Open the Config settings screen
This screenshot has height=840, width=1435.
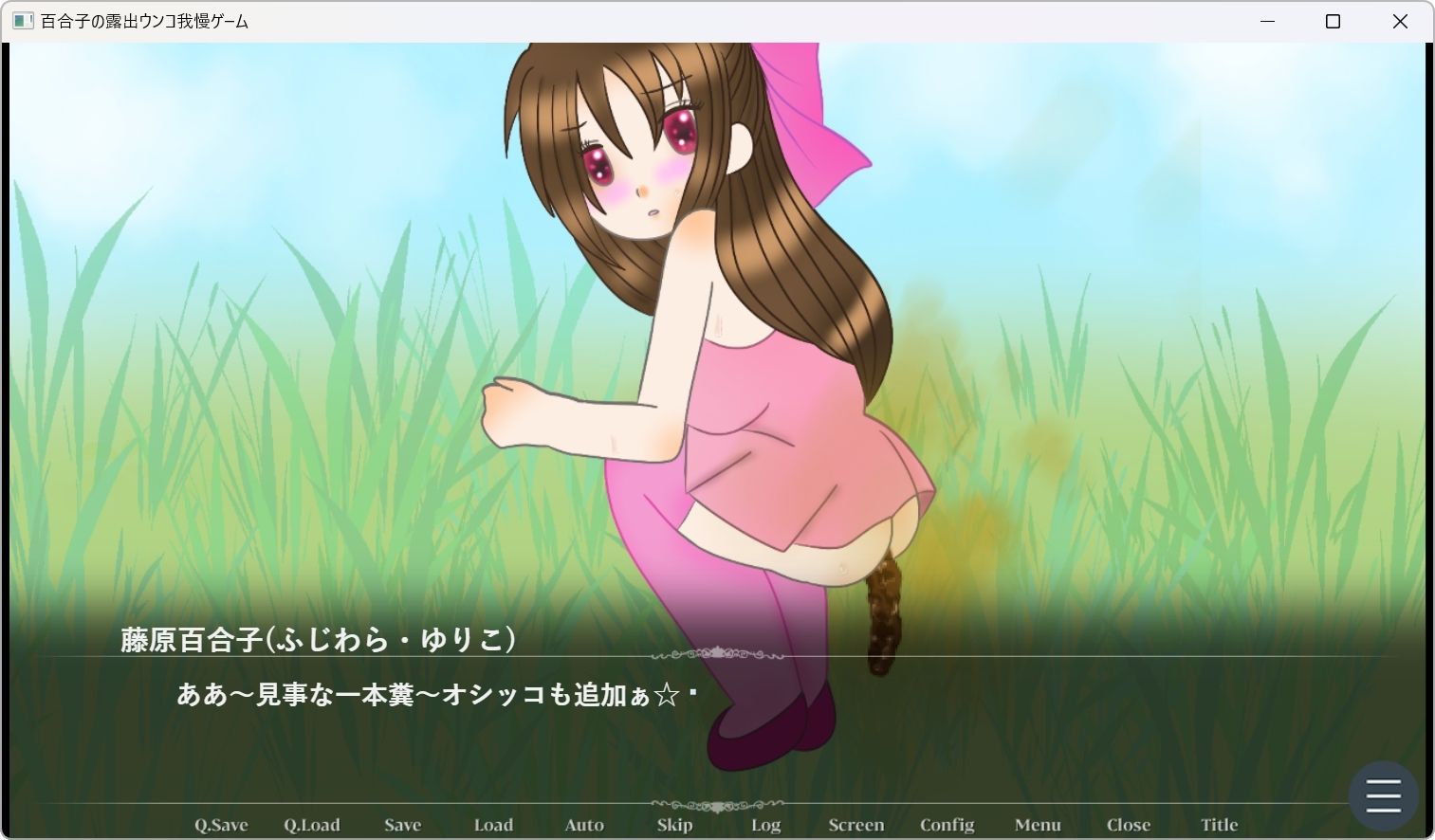tap(947, 824)
